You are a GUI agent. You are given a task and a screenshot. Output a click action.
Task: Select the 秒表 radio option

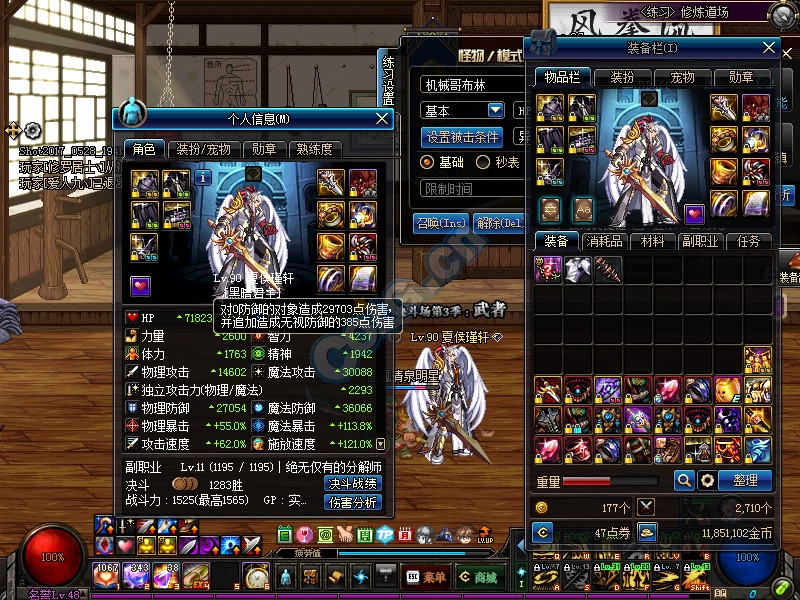click(484, 162)
